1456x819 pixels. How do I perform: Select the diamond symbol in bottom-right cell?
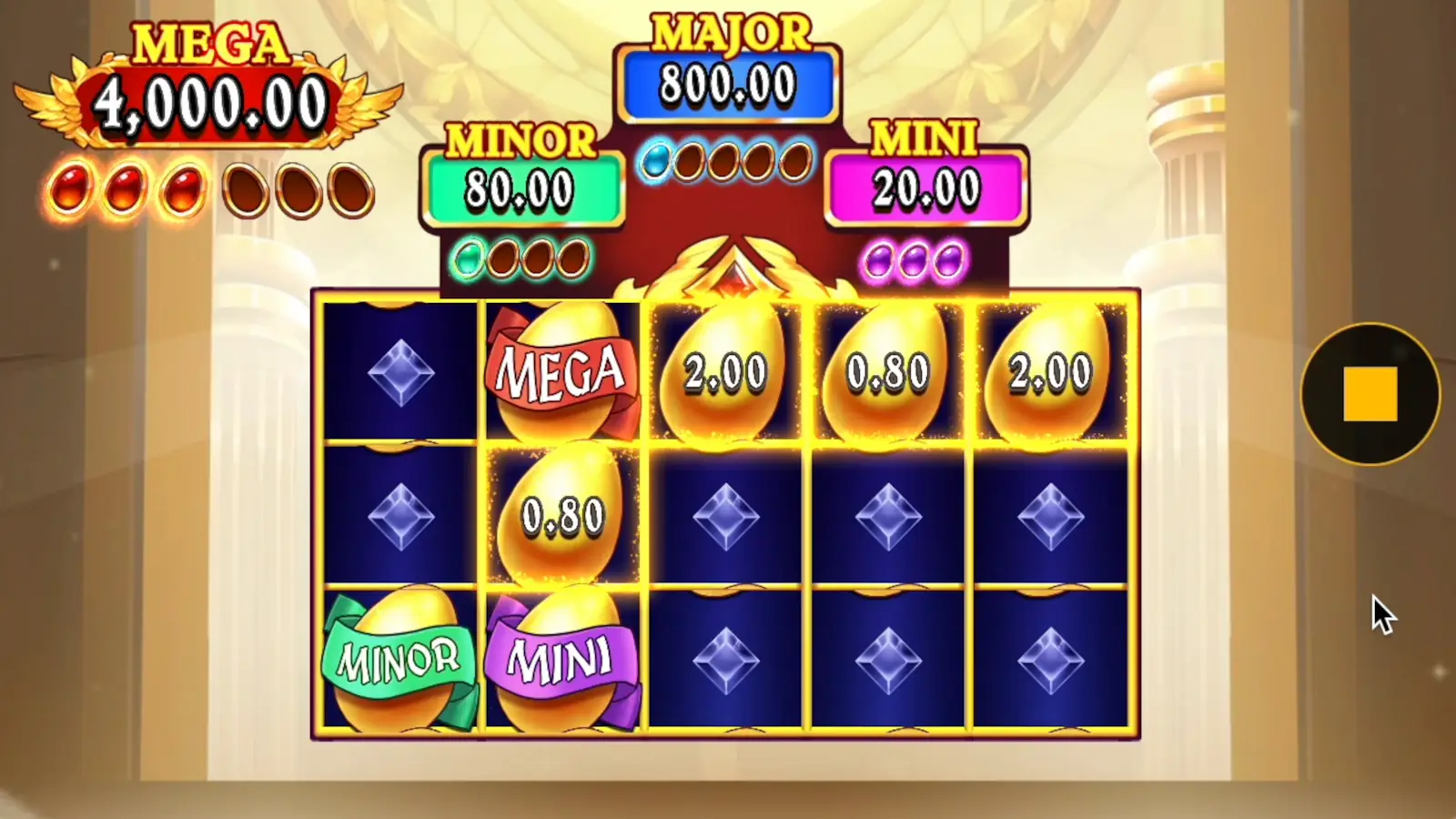point(1051,660)
